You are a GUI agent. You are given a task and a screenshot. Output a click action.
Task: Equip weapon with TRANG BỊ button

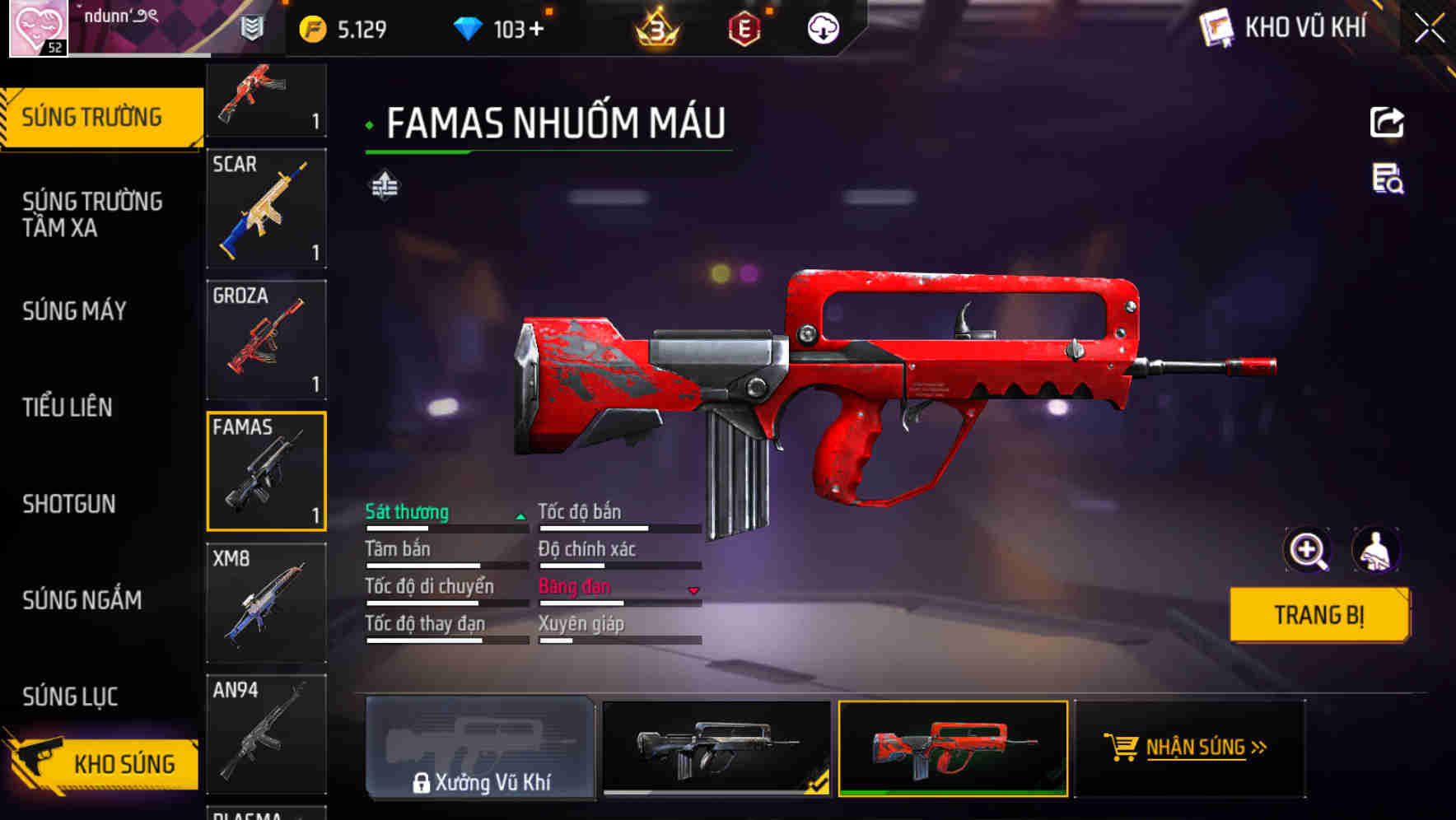click(1318, 614)
